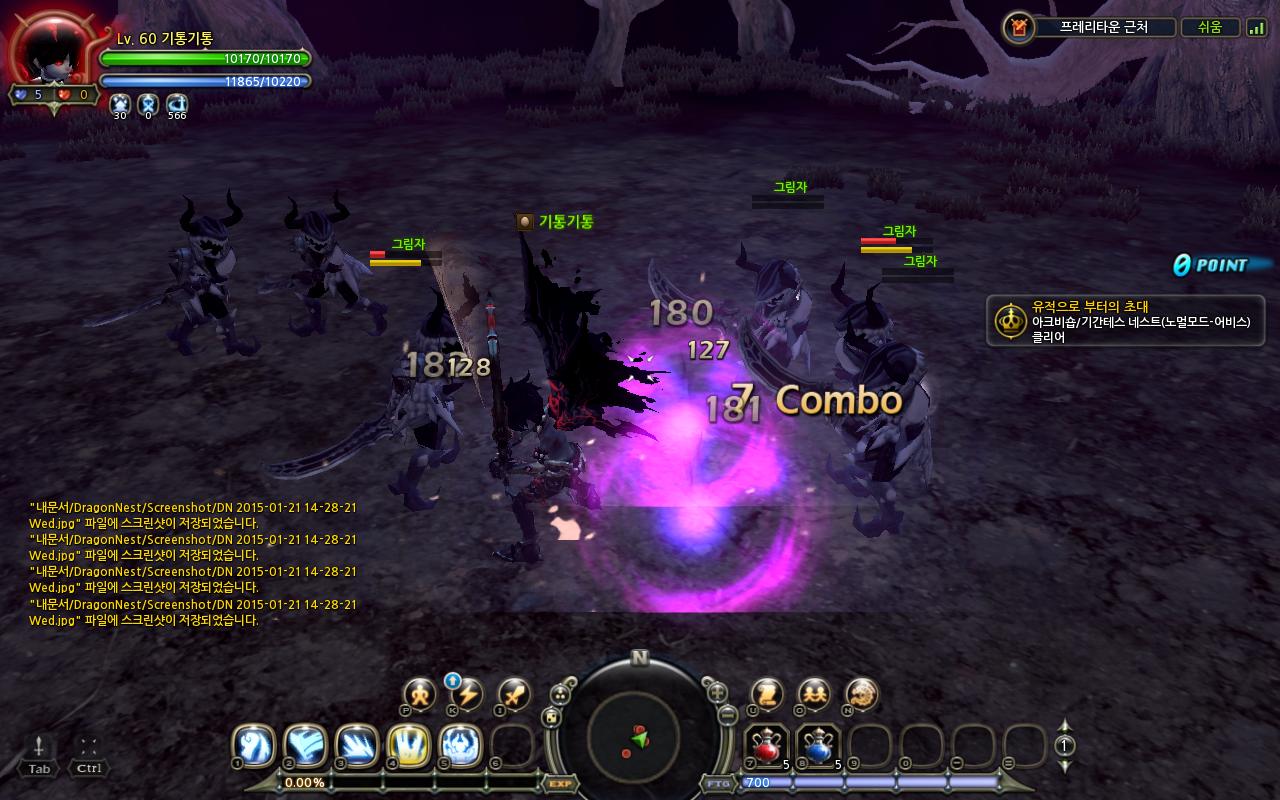Open the 유적으로 부터의 초대 quest tracker entry
This screenshot has width=1280, height=800.
click(x=1125, y=321)
